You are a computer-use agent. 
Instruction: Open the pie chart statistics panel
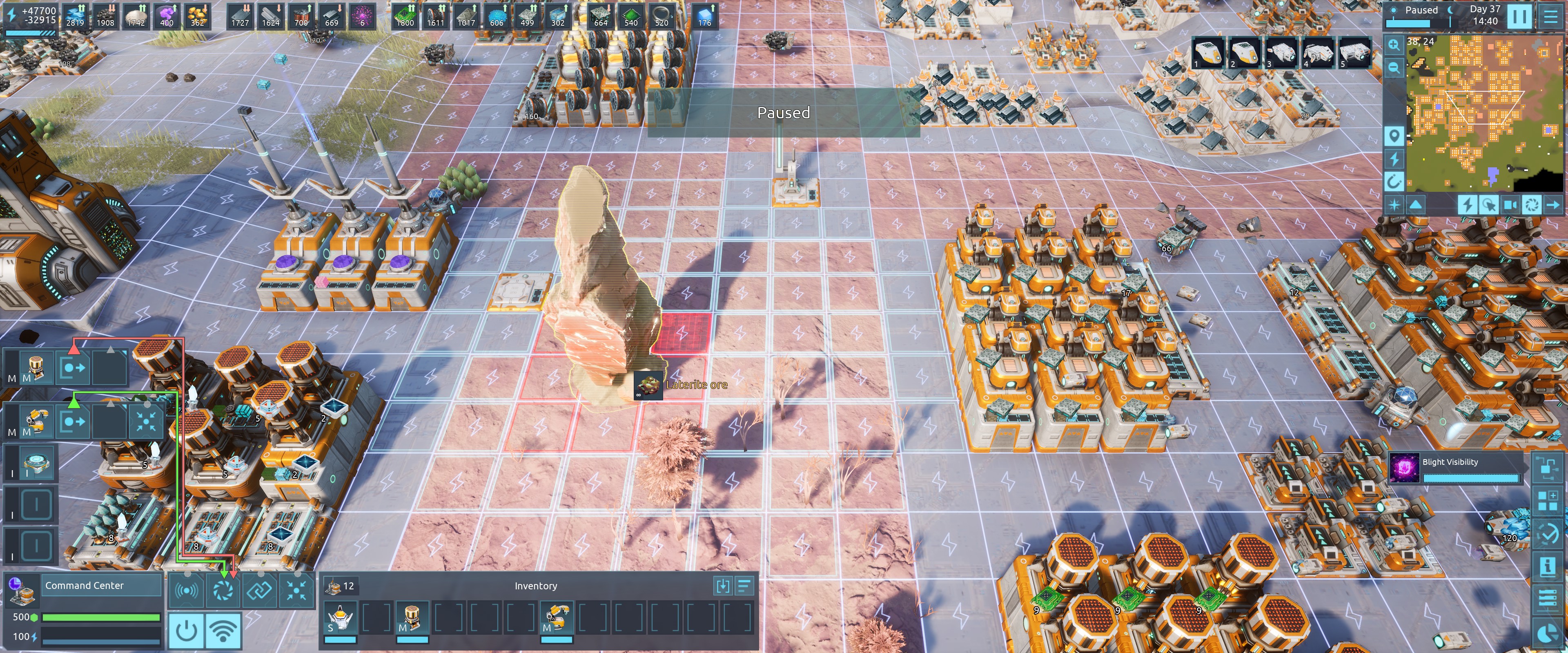pyautogui.click(x=1547, y=633)
